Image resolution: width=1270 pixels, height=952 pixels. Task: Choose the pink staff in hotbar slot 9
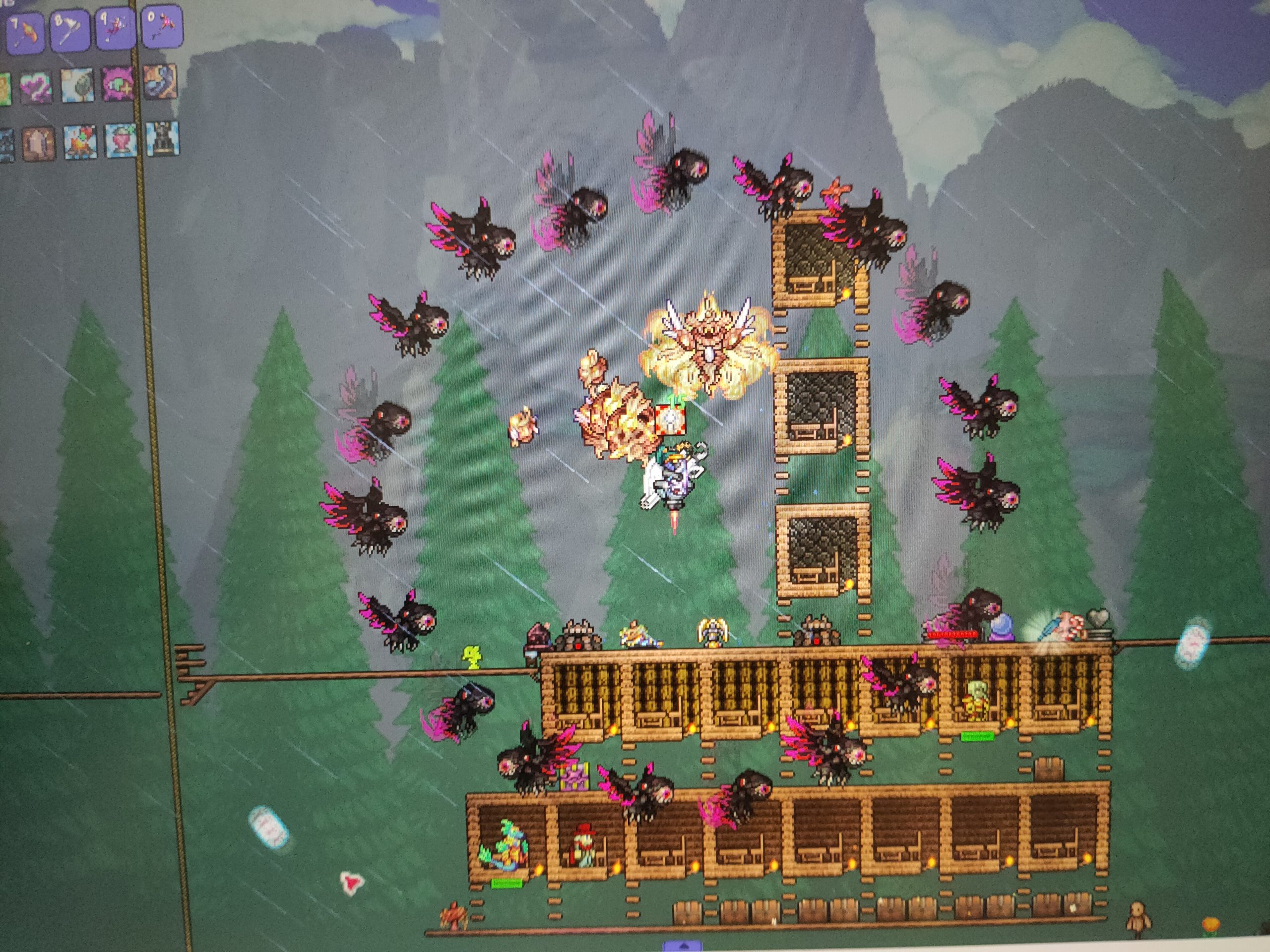114,26
